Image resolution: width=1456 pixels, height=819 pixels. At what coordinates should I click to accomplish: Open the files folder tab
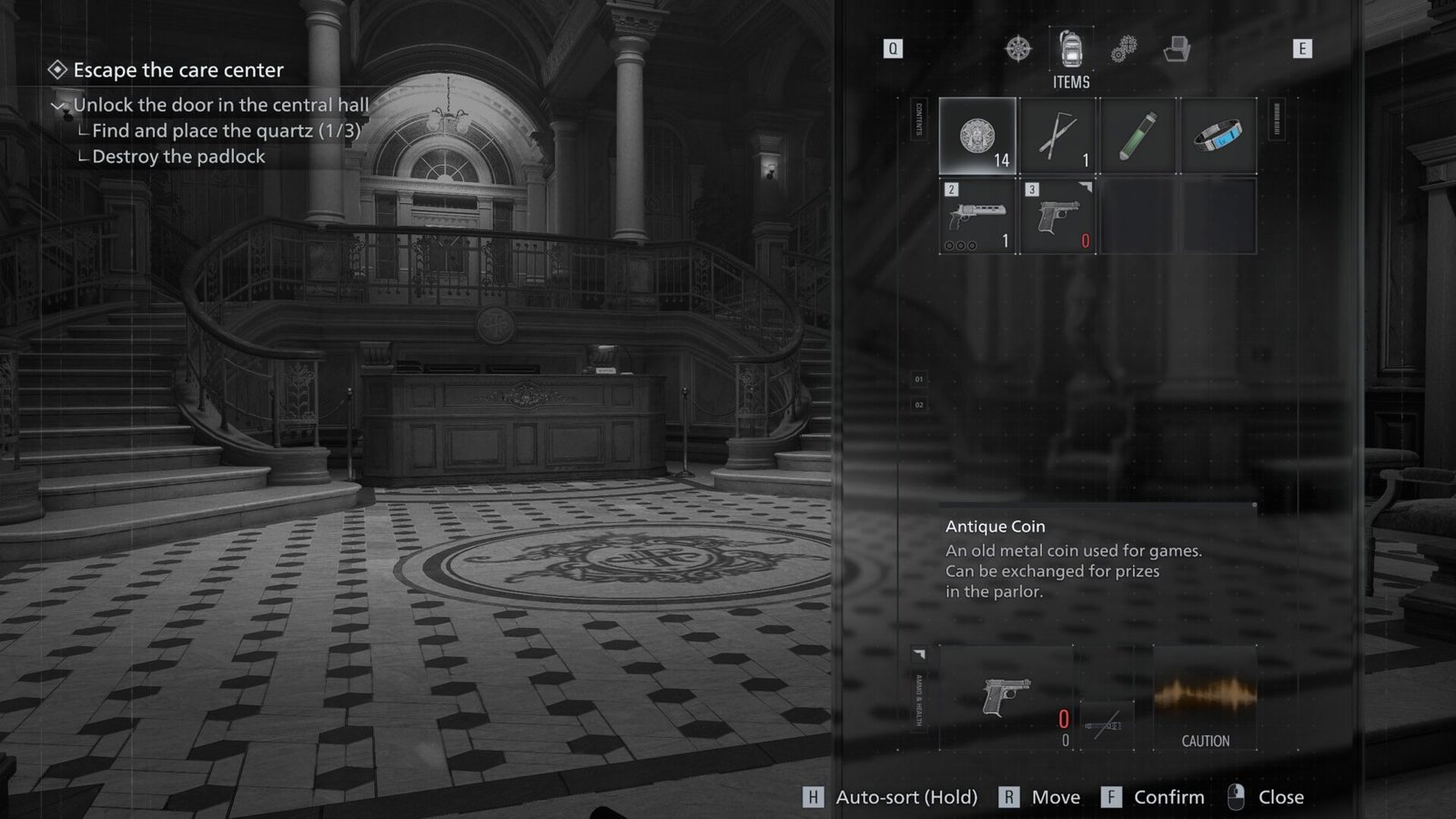click(1177, 49)
